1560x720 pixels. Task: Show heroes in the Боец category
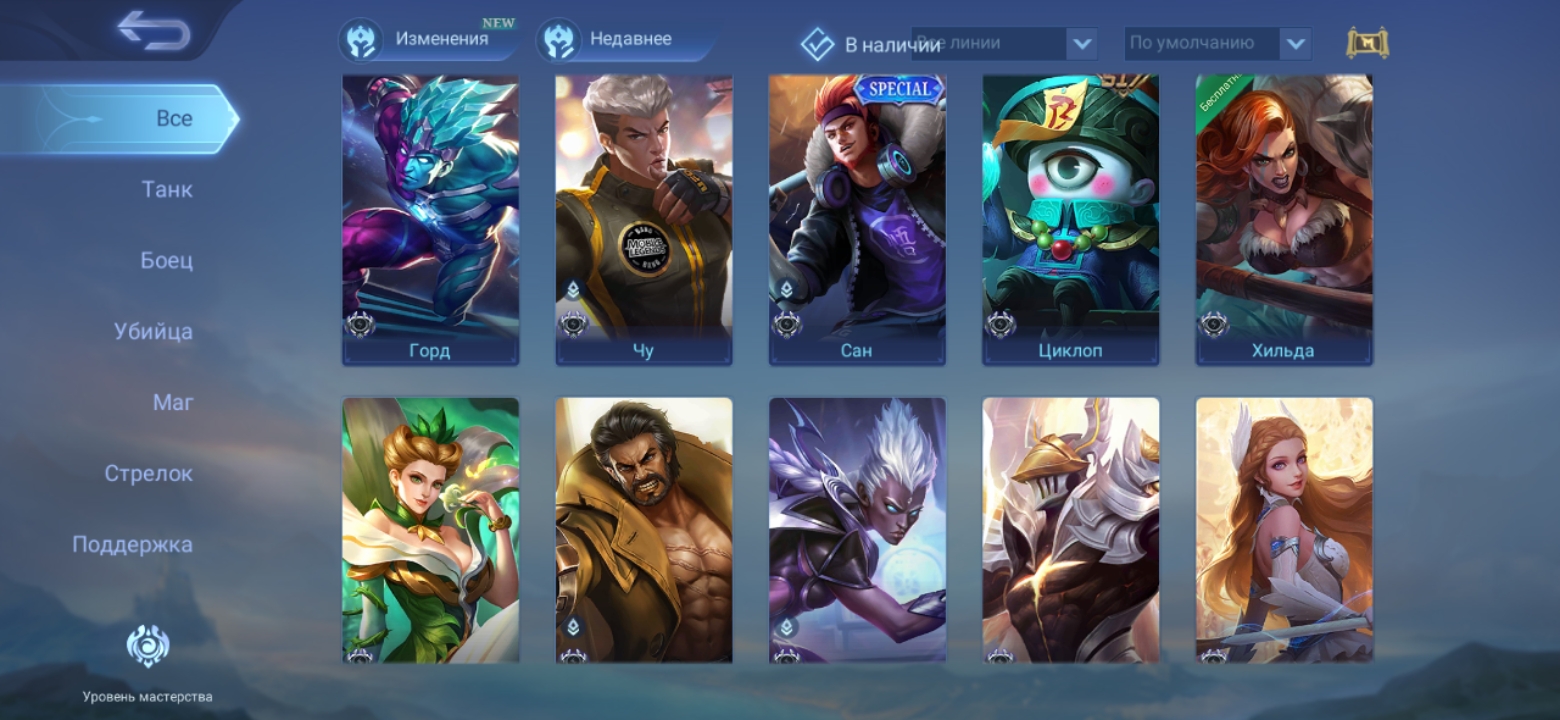click(166, 260)
